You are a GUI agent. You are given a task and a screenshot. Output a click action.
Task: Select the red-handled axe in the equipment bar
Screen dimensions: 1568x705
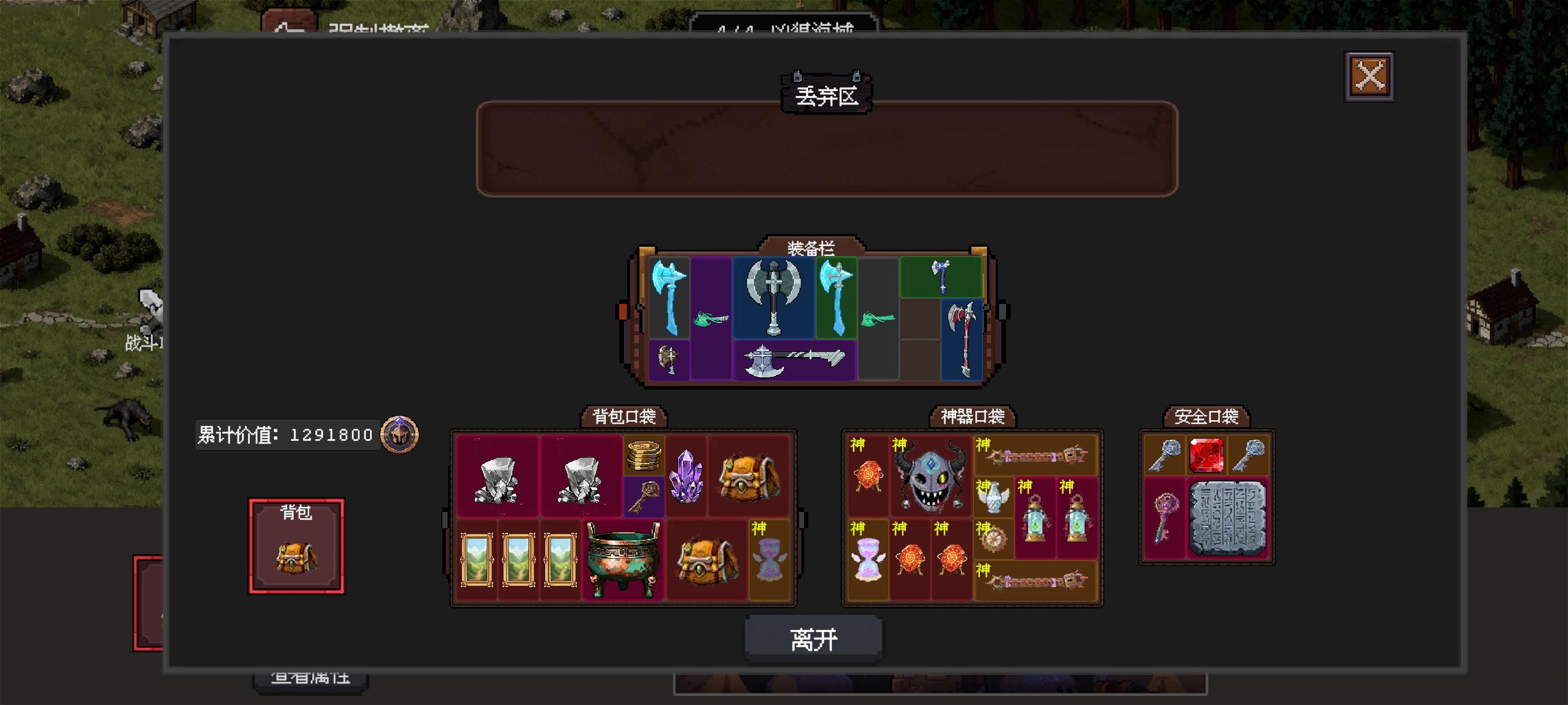(963, 337)
